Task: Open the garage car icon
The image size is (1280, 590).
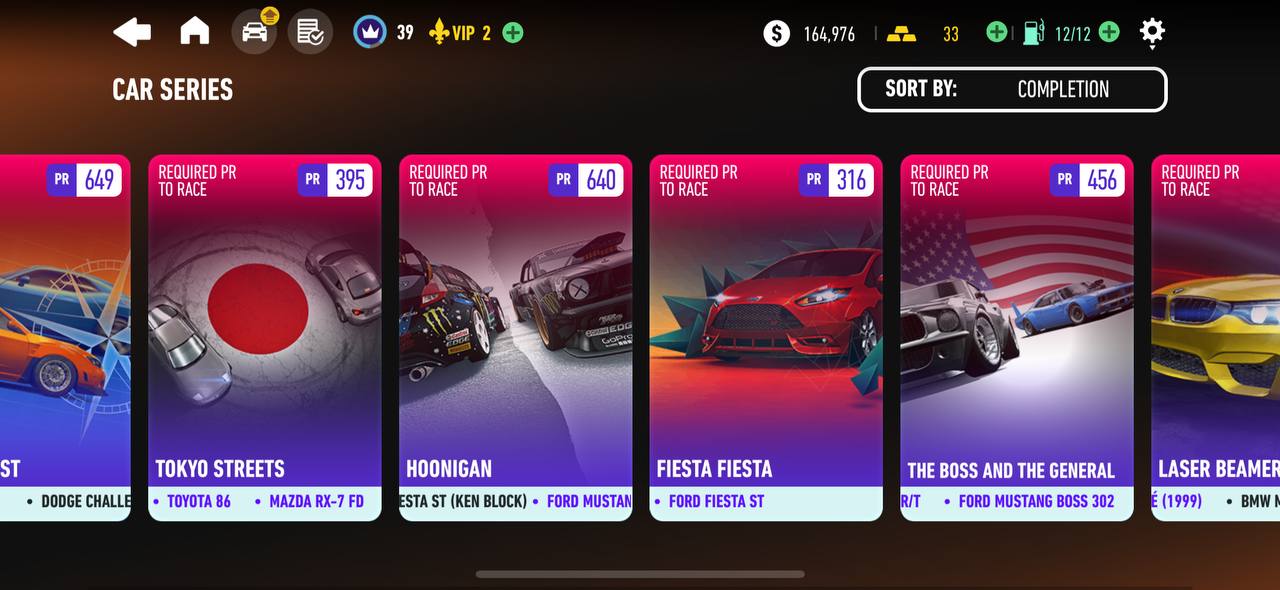Action: pyautogui.click(x=254, y=32)
